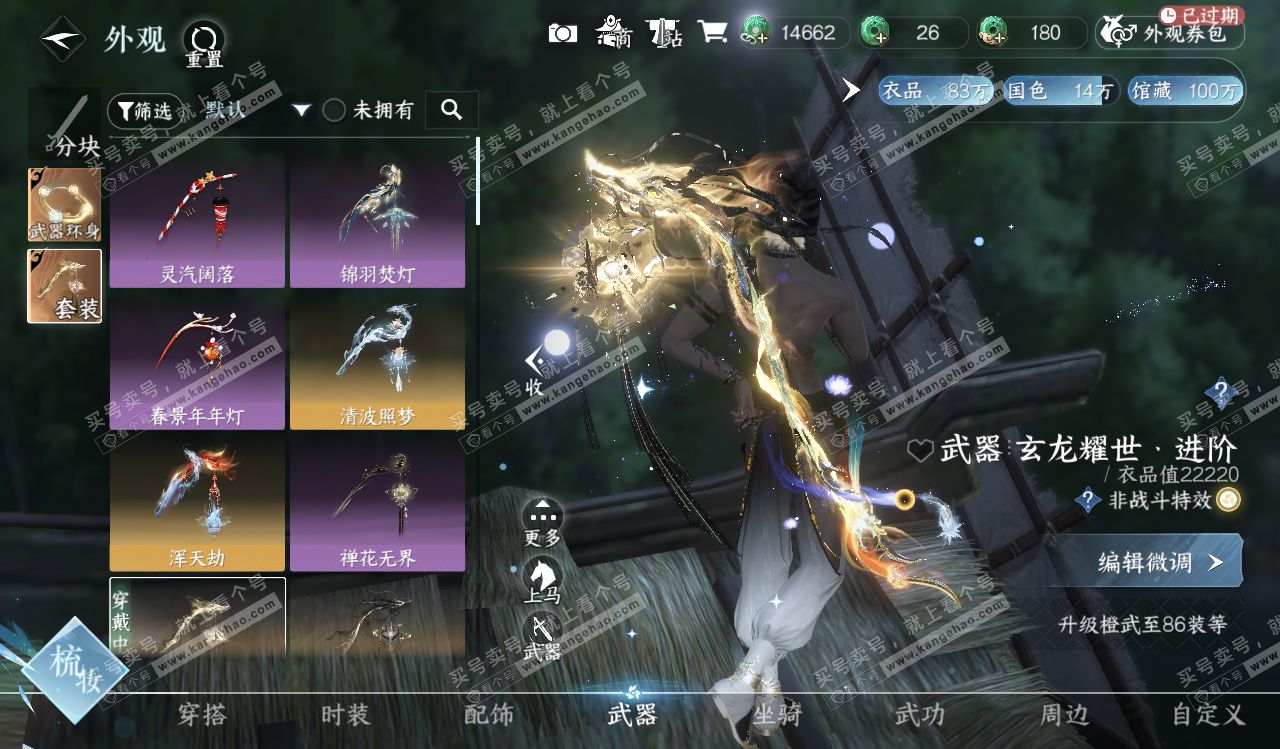Screen dimensions: 1280x749
Task: Expand the 默认 sort dropdown
Action: coord(301,110)
